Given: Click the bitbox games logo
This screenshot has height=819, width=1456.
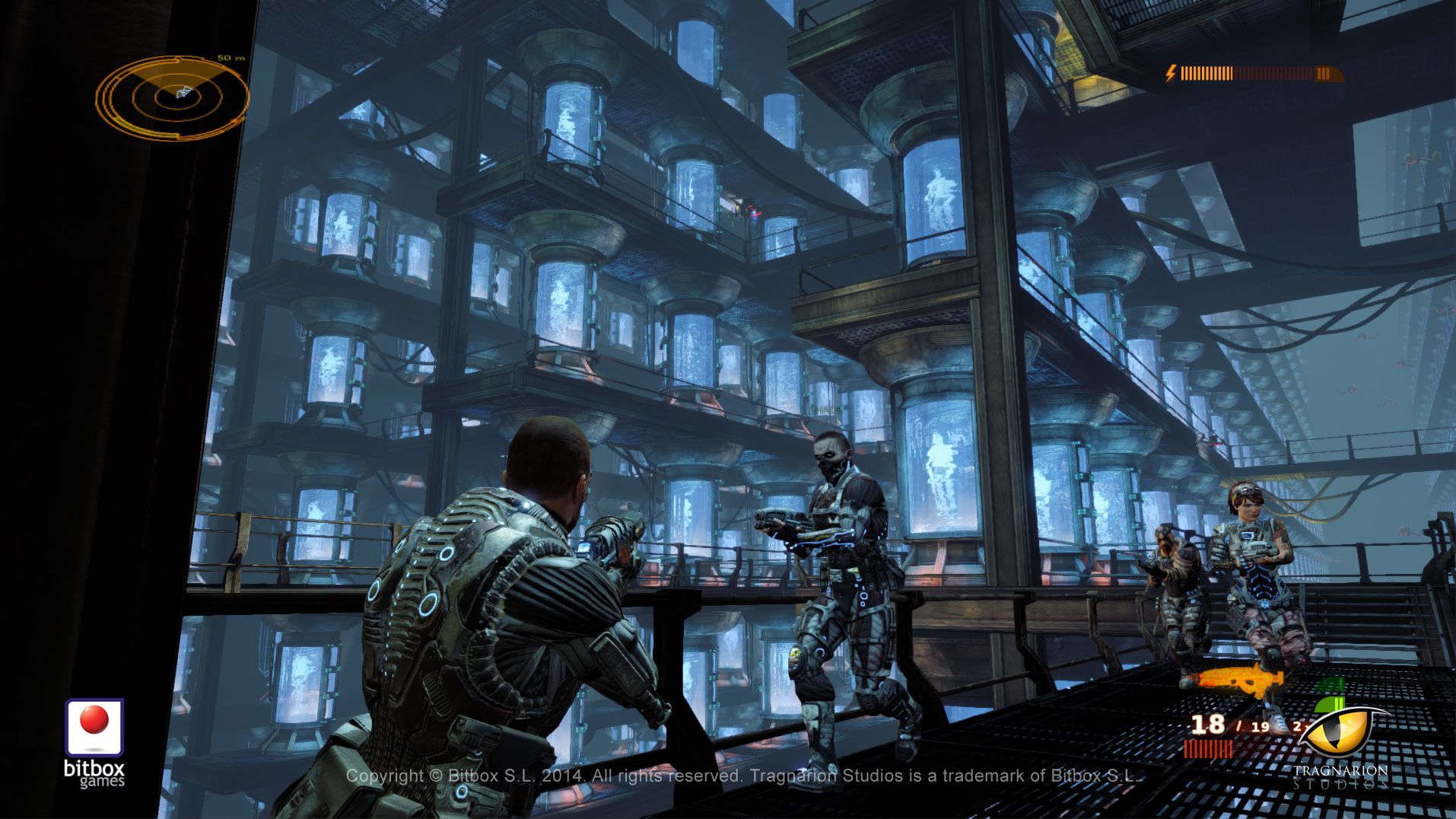Looking at the screenshot, I should point(94,741).
